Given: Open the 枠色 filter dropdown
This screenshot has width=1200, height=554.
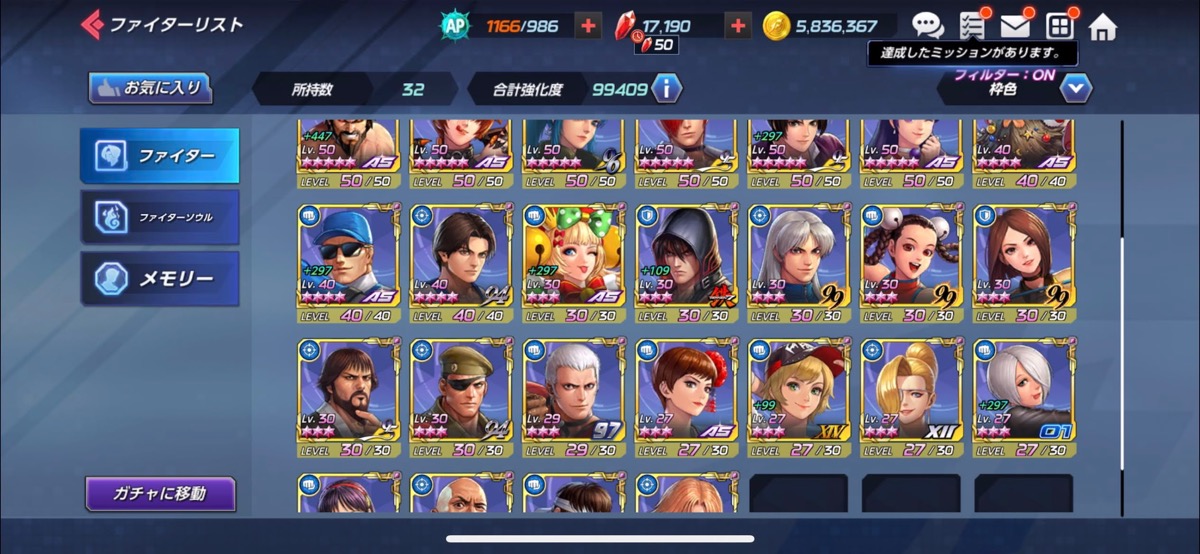Looking at the screenshot, I should pyautogui.click(x=1075, y=89).
